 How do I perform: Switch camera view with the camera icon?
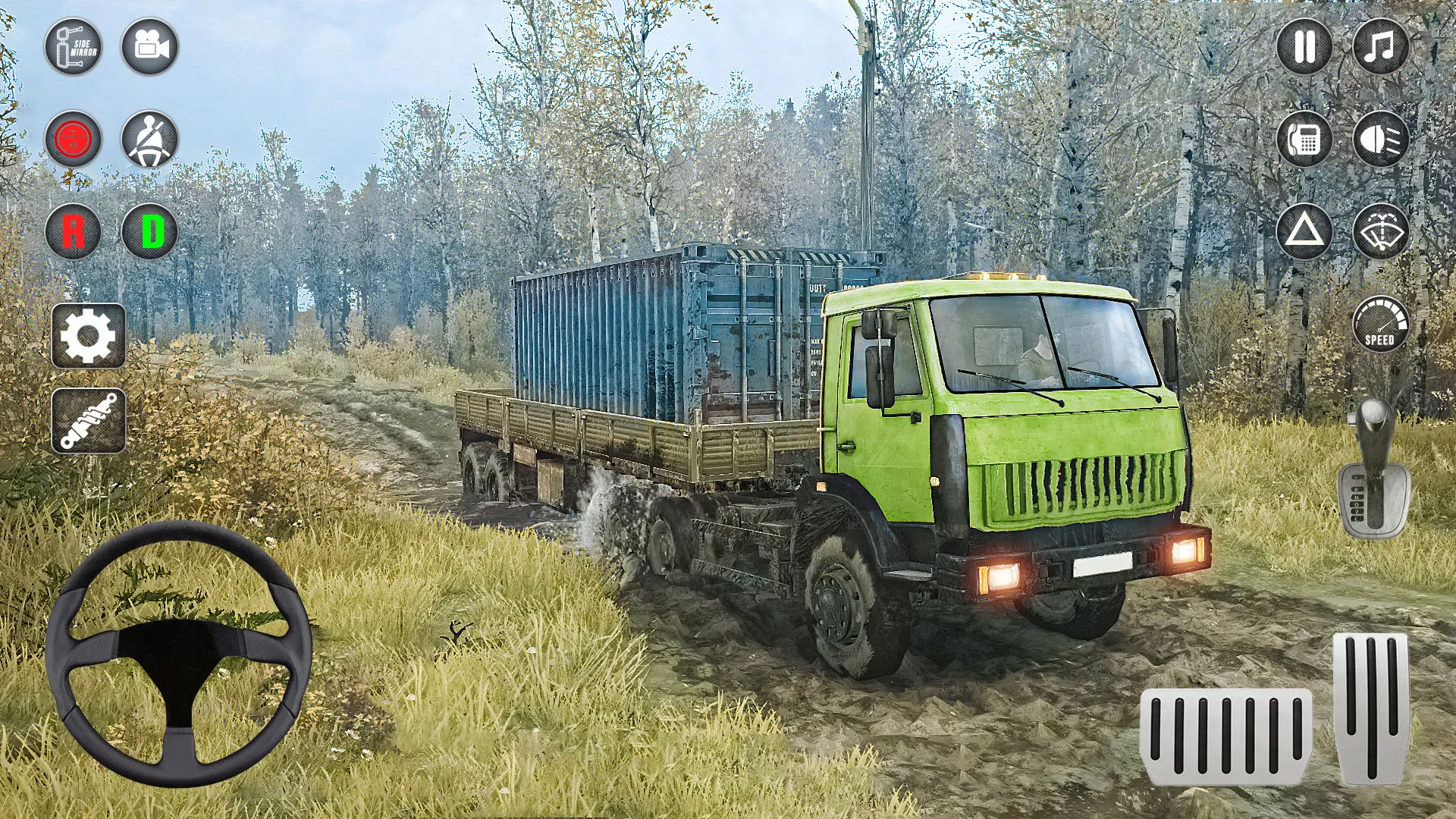click(x=152, y=47)
